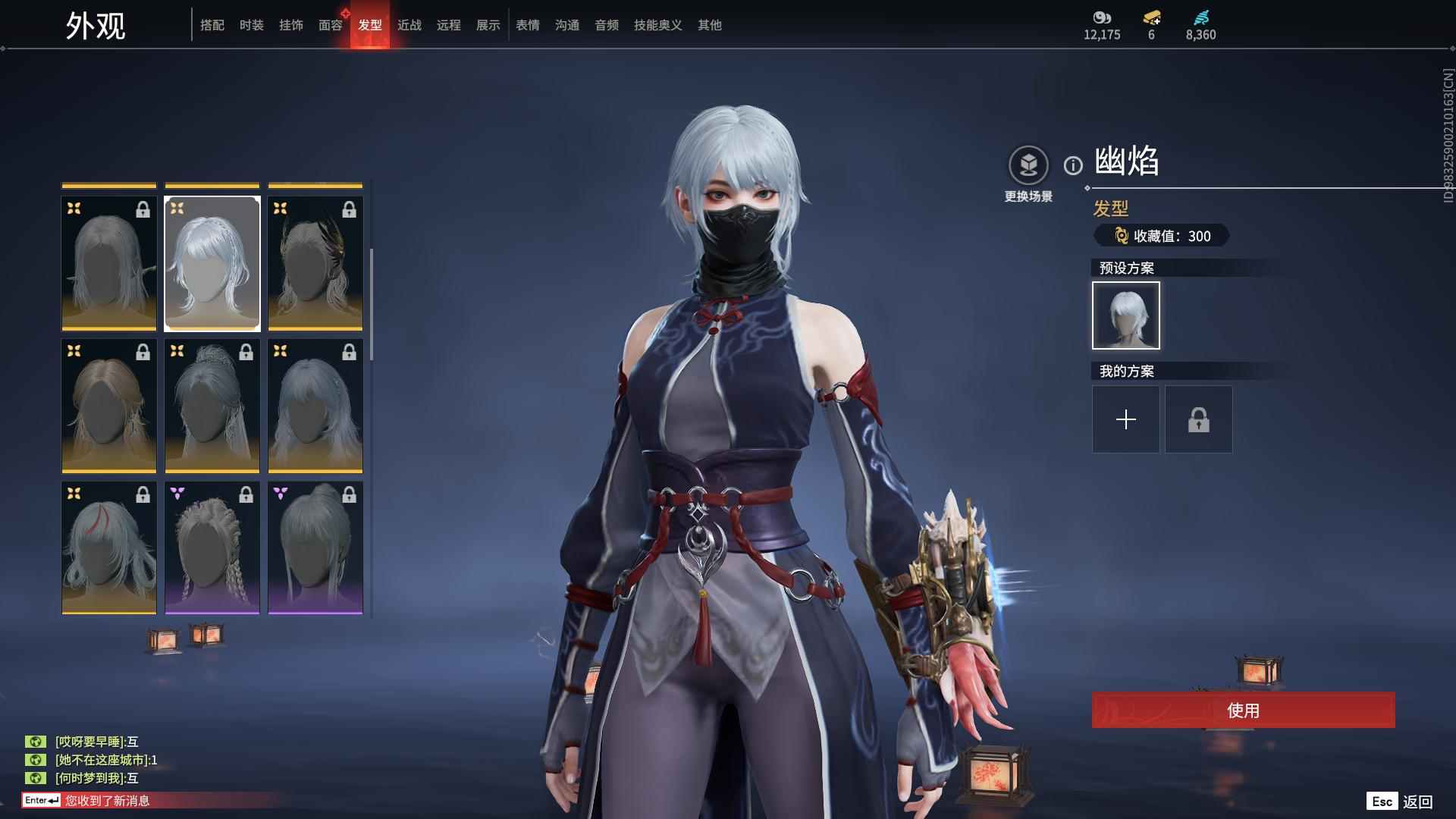Screen dimensions: 1456x819
Task: Select the purple-tier braided pigtails hairstyle
Action: click(212, 548)
